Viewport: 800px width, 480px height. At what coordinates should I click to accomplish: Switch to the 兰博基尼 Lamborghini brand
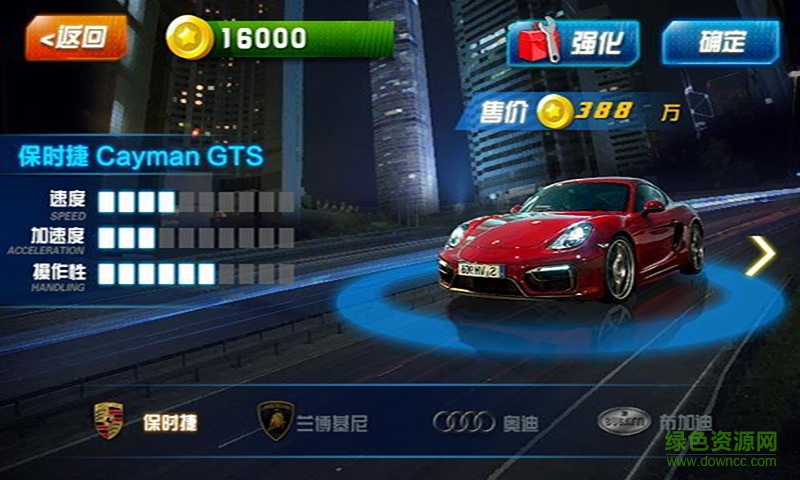[313, 422]
